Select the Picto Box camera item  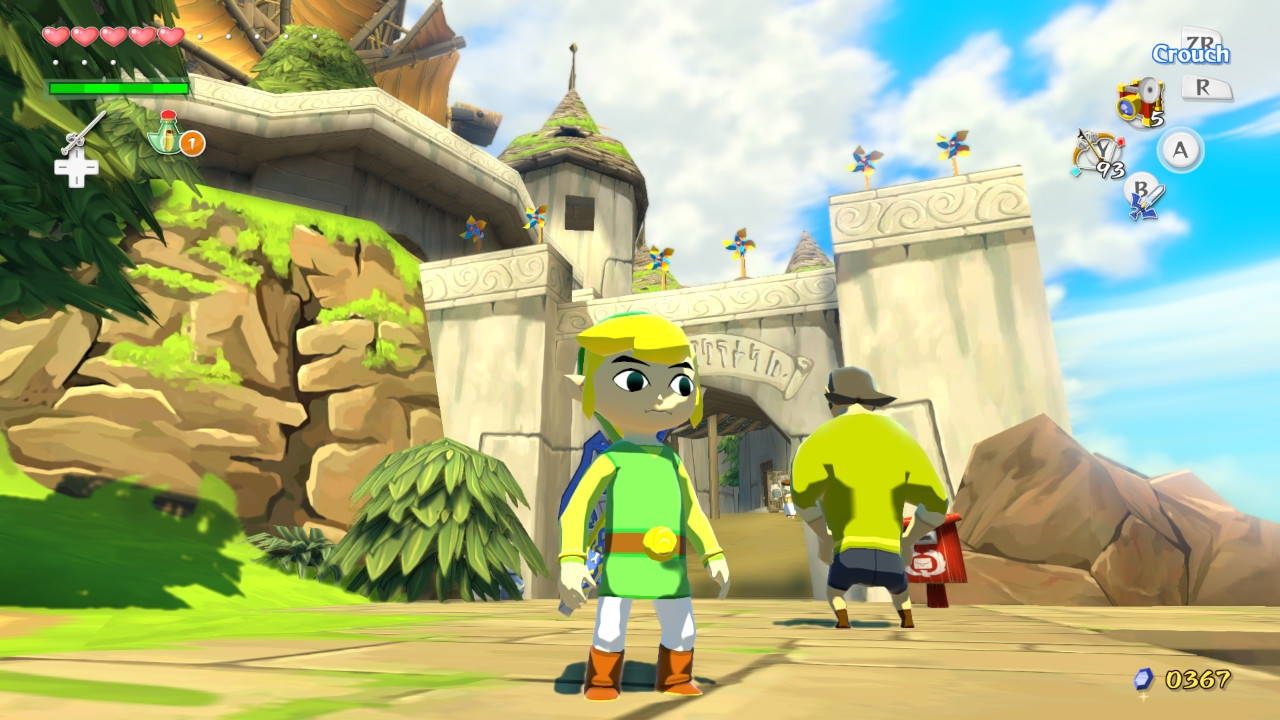pyautogui.click(x=1138, y=100)
